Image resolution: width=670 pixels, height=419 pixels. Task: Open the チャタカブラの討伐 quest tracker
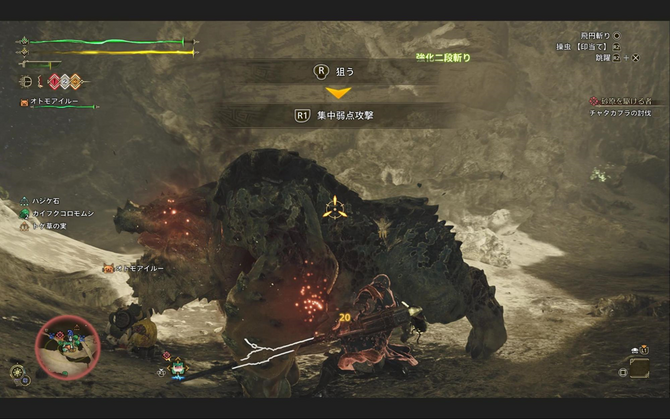point(622,112)
